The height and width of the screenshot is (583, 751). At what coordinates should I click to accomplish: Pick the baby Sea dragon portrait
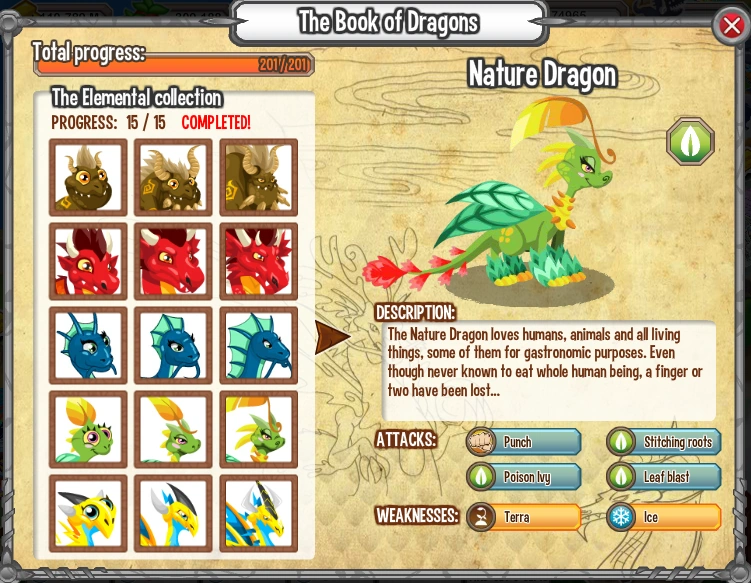(88, 345)
